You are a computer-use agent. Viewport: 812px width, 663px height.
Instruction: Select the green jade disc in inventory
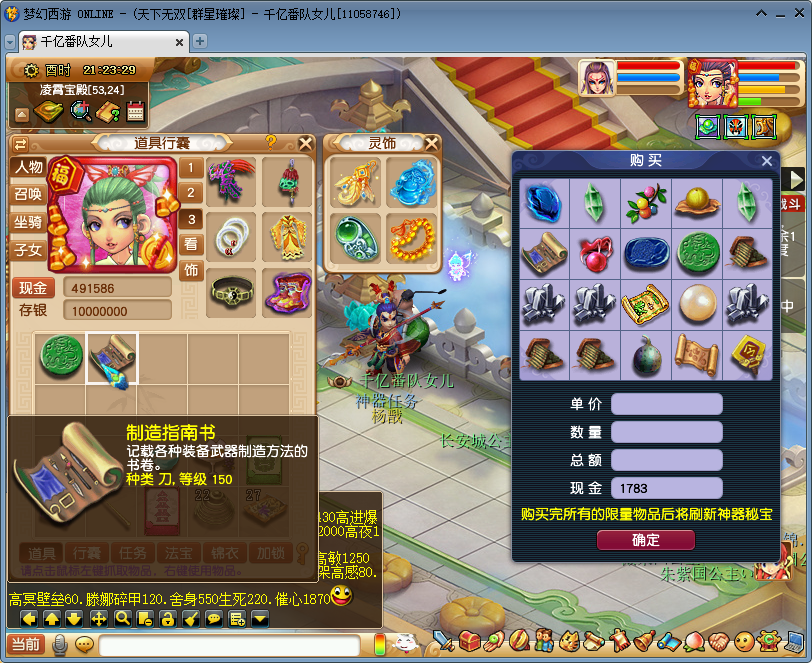tap(59, 358)
